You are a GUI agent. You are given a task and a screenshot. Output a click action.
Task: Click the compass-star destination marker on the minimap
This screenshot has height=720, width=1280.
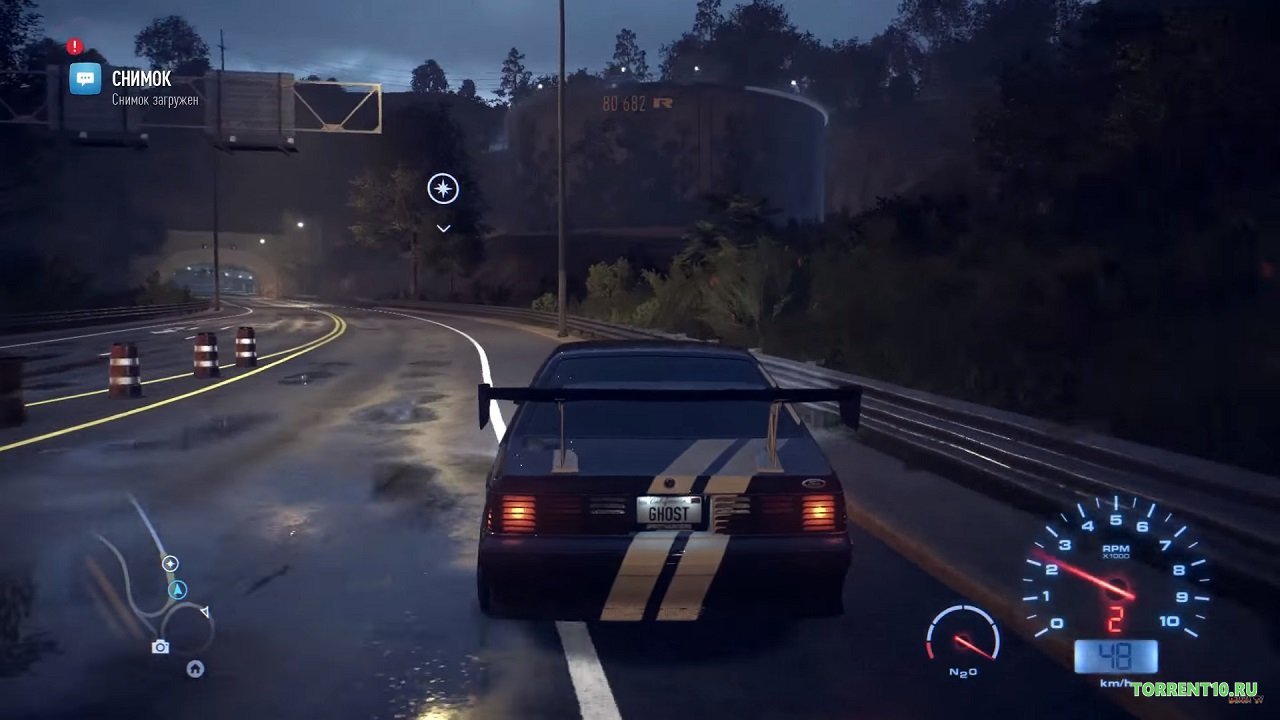(x=170, y=564)
